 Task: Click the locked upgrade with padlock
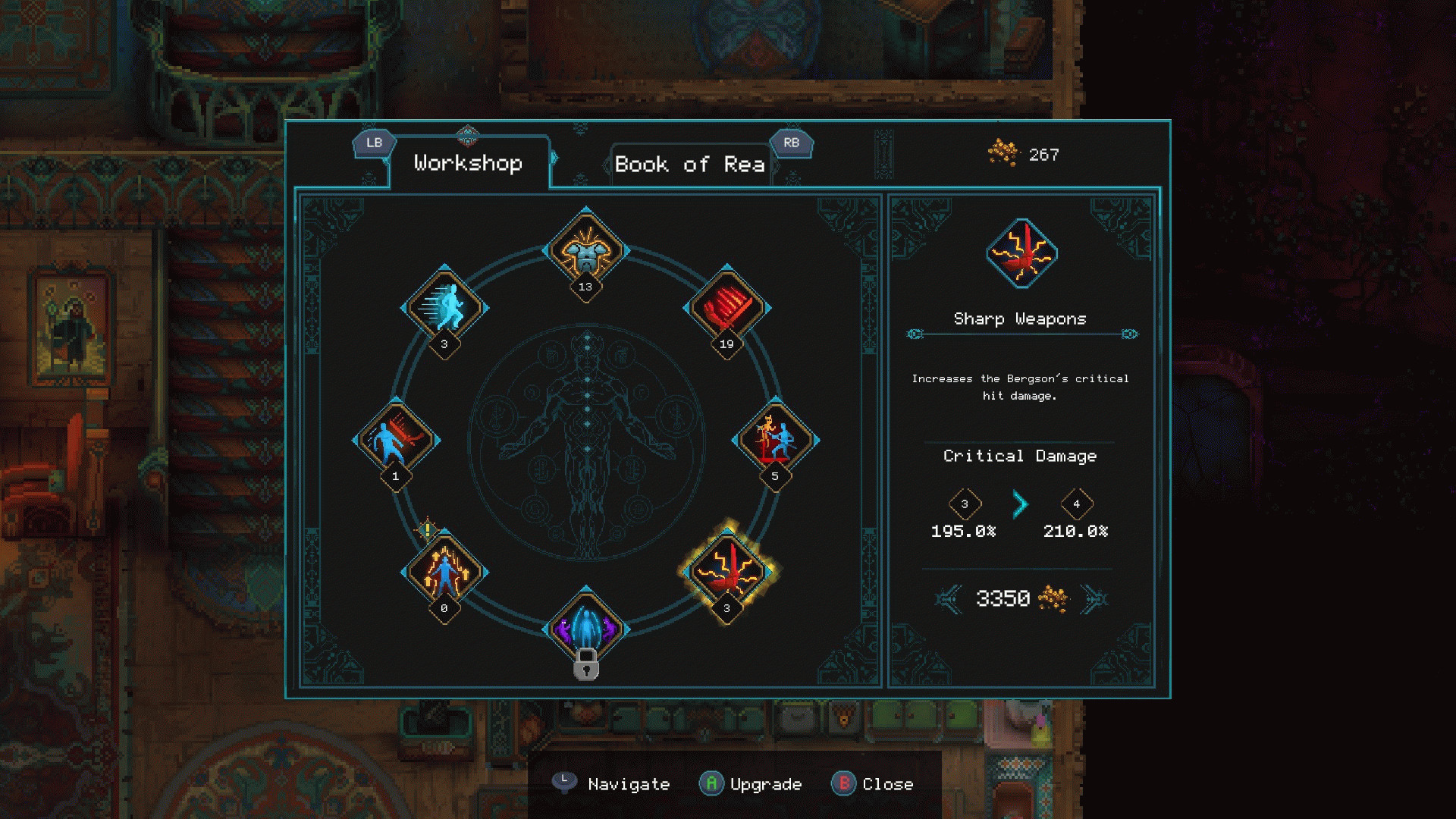click(586, 629)
